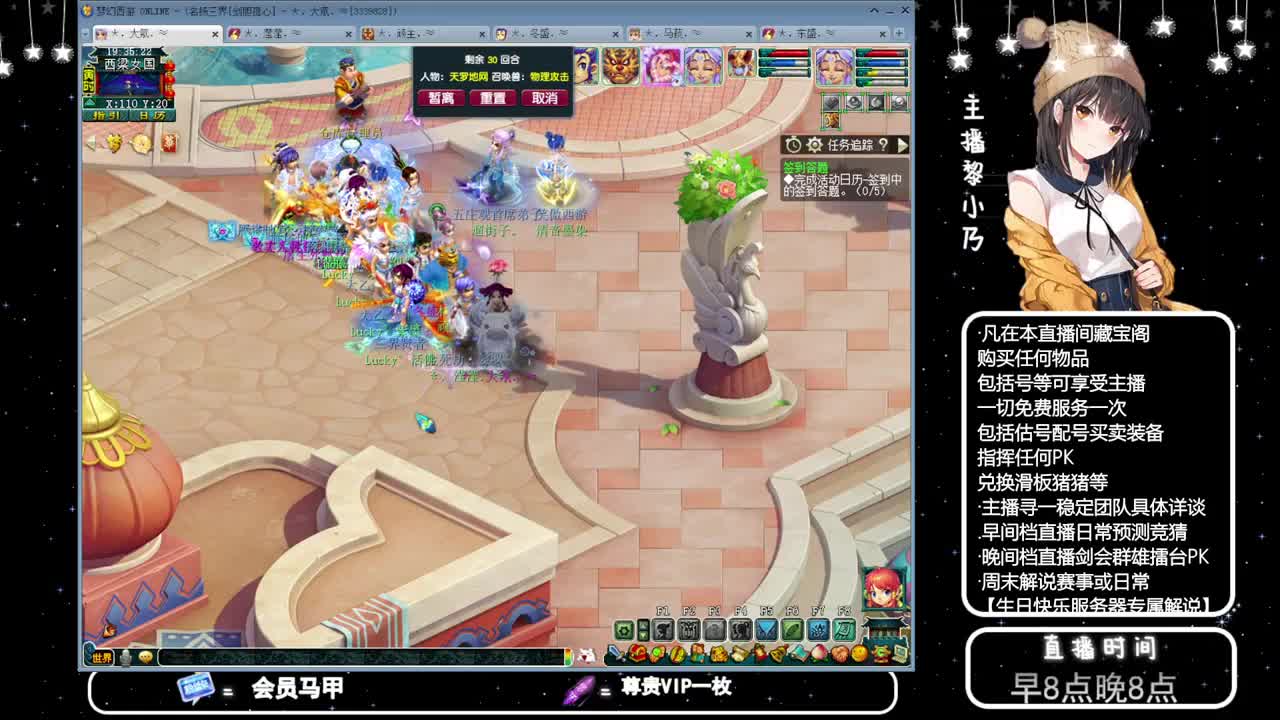Click the emoji face icon beside chat input
The width and height of the screenshot is (1280, 720).
click(x=144, y=657)
